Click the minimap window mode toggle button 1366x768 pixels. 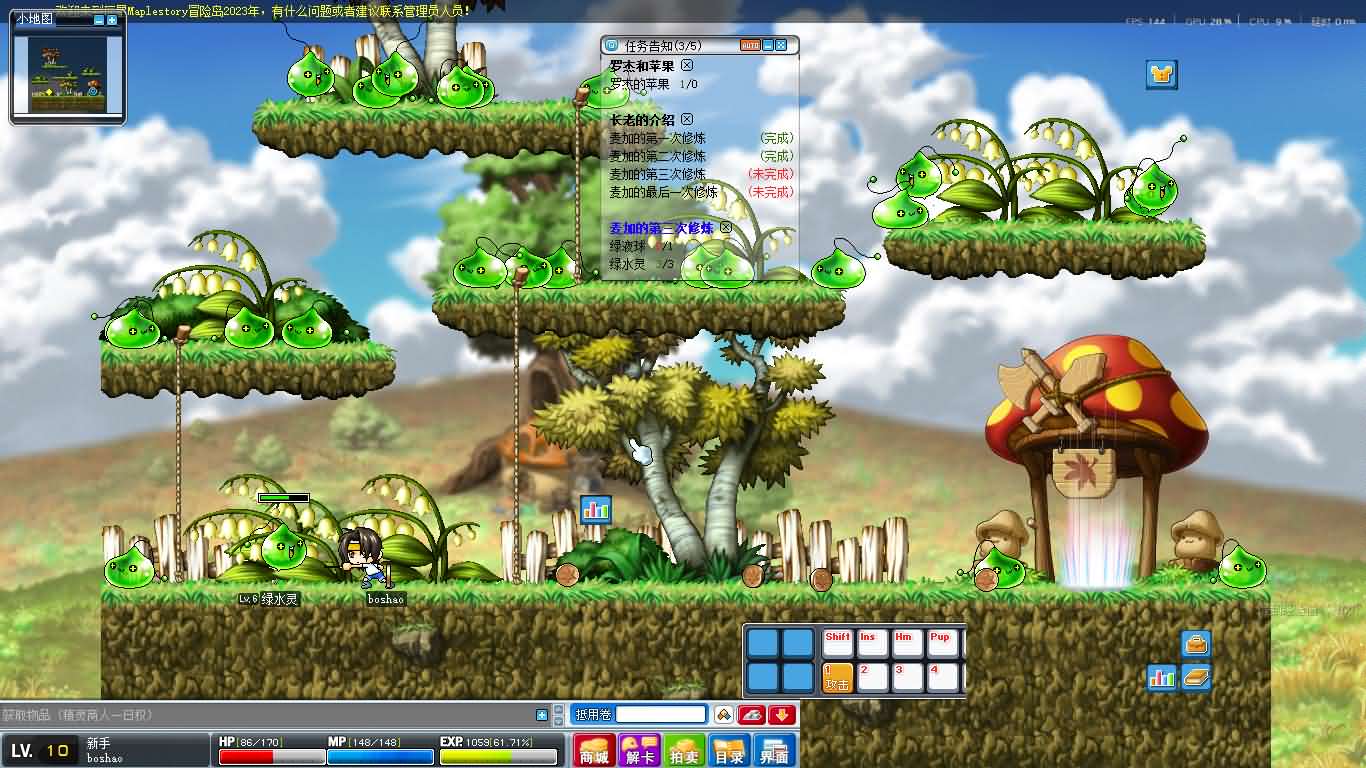(x=112, y=21)
